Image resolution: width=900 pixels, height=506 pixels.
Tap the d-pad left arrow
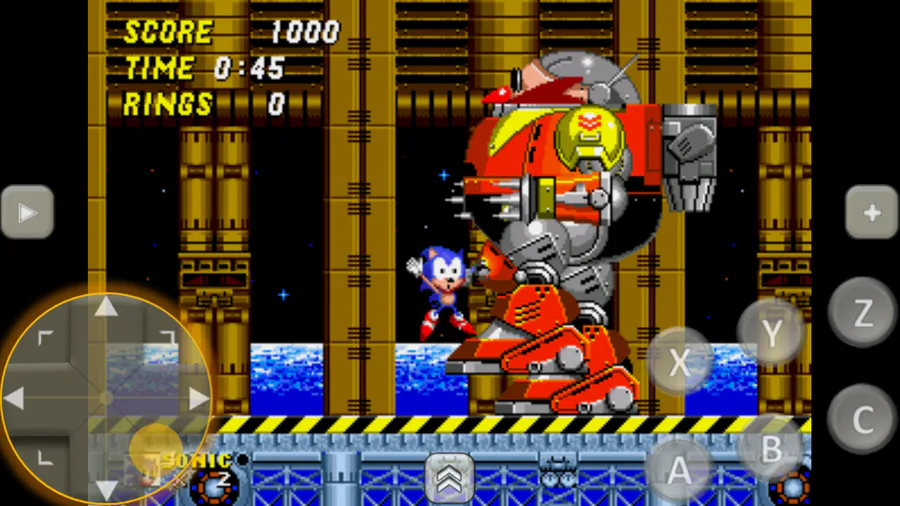point(15,398)
